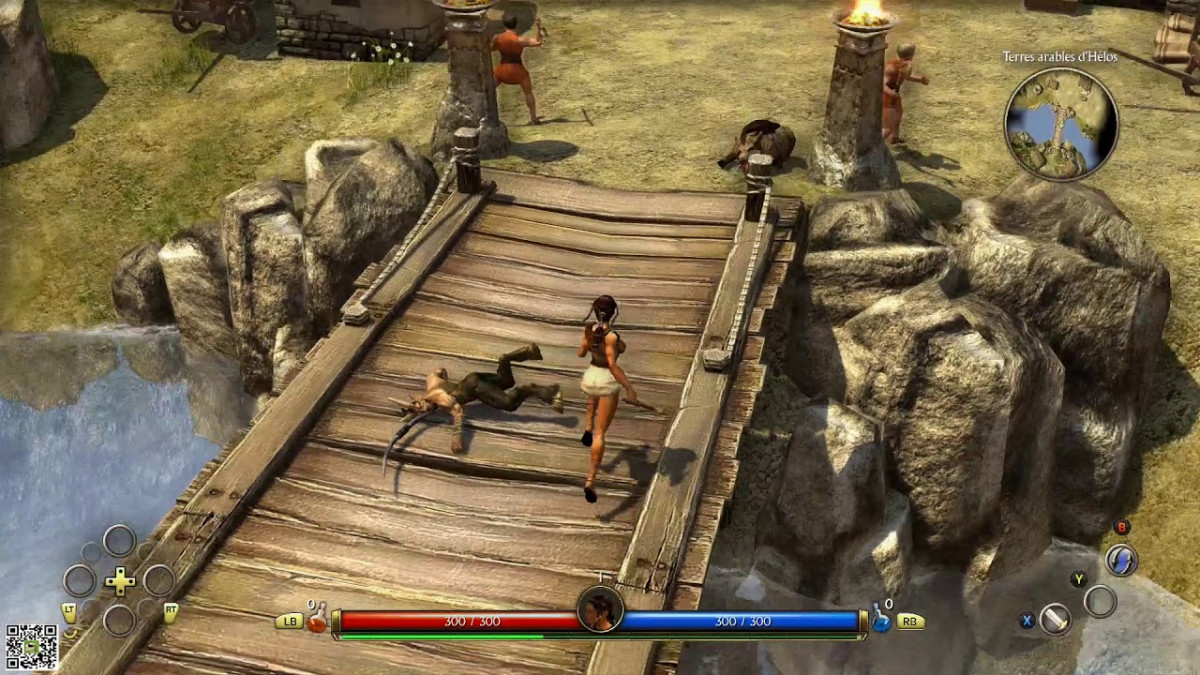Activate the sword attack skill icon
The width and height of the screenshot is (1200, 675).
(1055, 619)
